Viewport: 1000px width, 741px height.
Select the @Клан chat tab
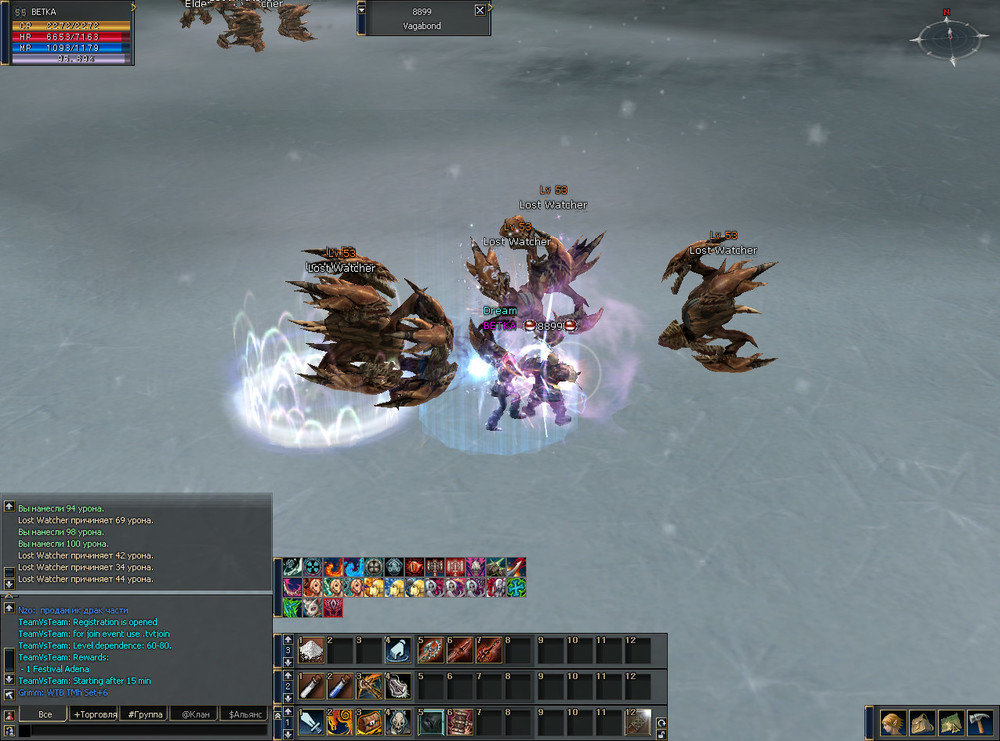pos(195,714)
